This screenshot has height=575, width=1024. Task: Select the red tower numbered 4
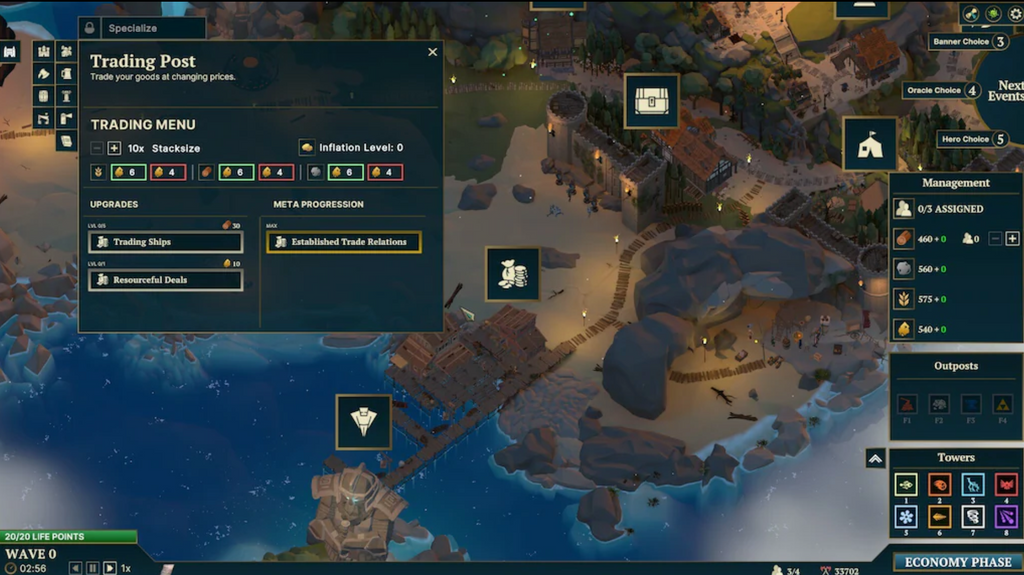coord(1006,485)
